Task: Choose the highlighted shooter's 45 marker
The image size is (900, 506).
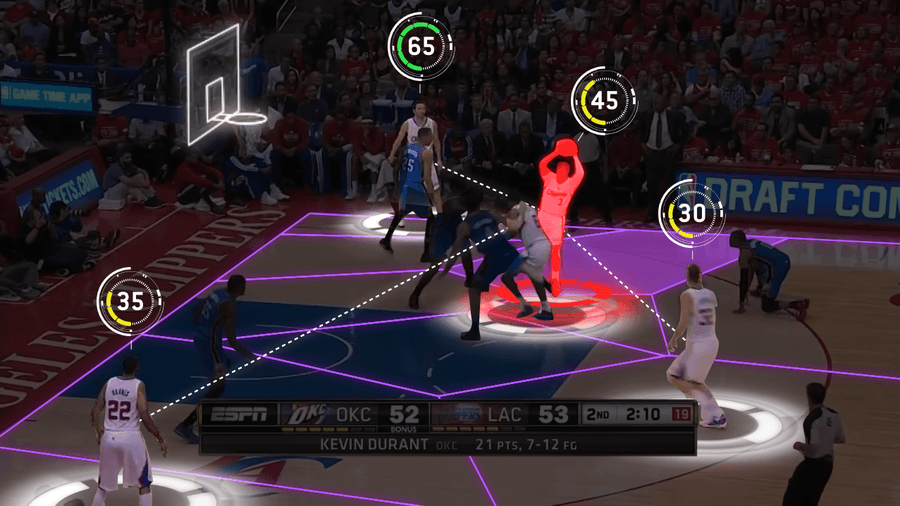Action: point(604,100)
